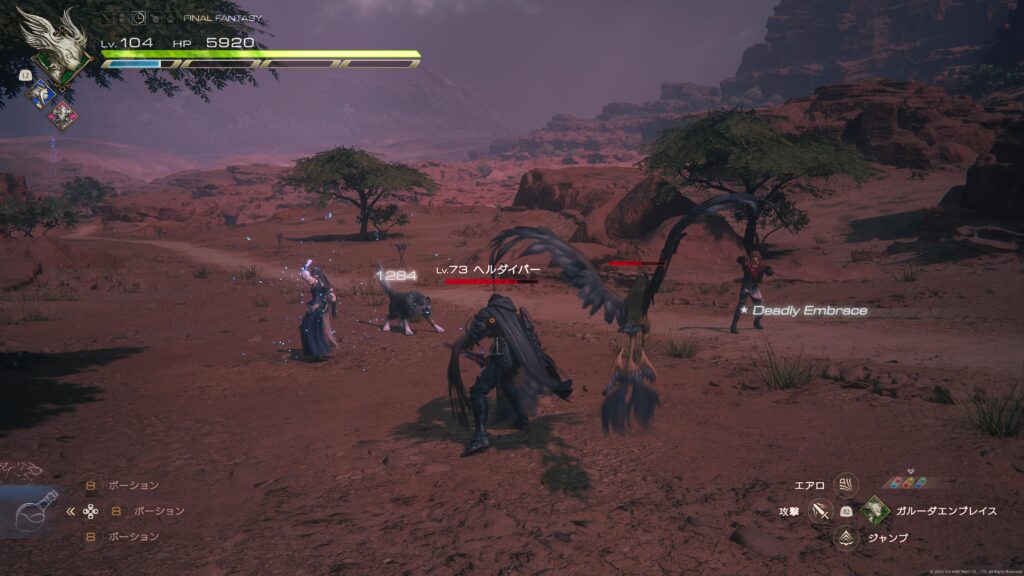Activate the ジャンプ jump icon
This screenshot has width=1024, height=576.
[x=846, y=538]
